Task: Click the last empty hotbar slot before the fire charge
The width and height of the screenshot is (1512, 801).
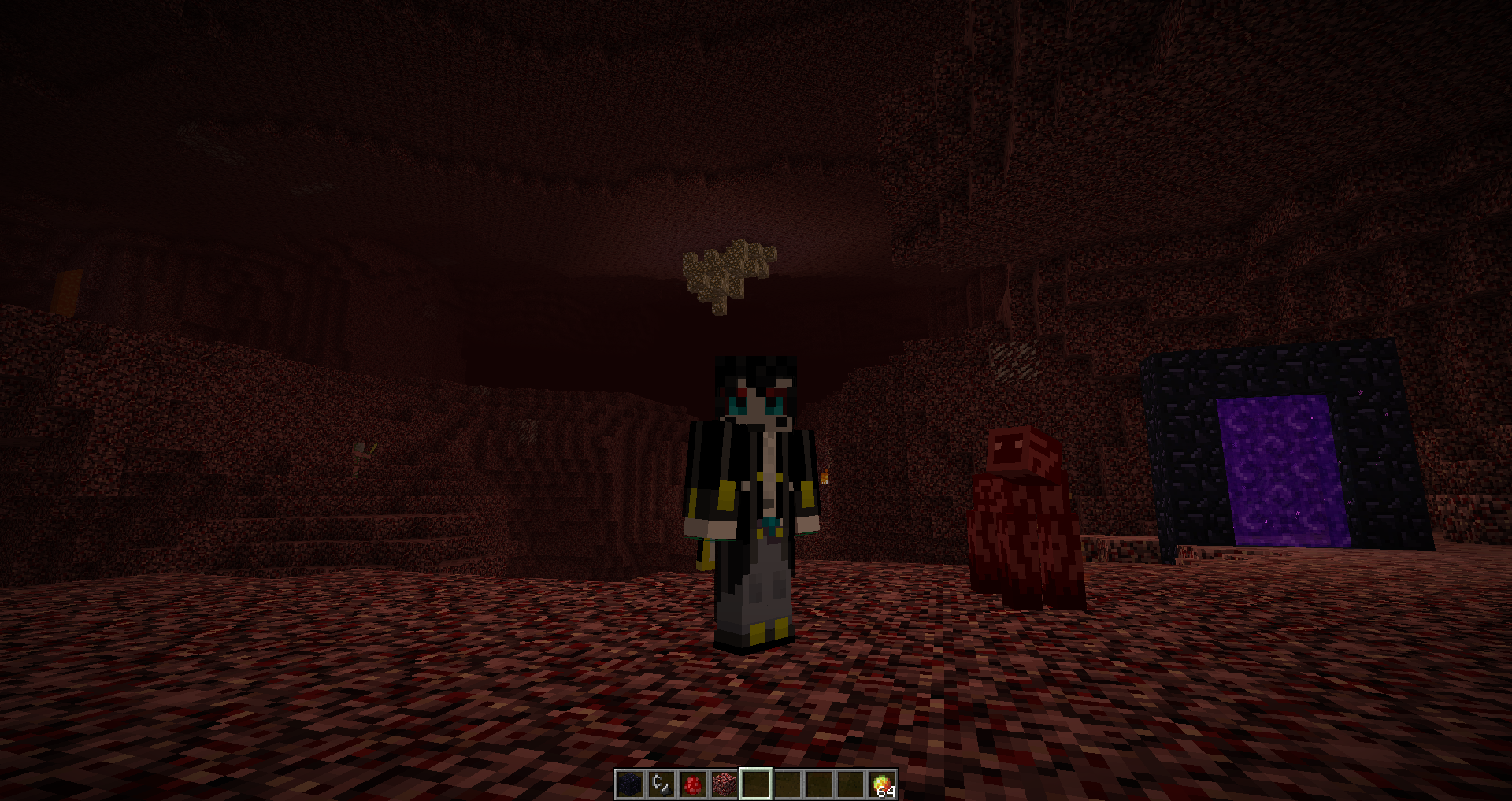Action: 849,785
